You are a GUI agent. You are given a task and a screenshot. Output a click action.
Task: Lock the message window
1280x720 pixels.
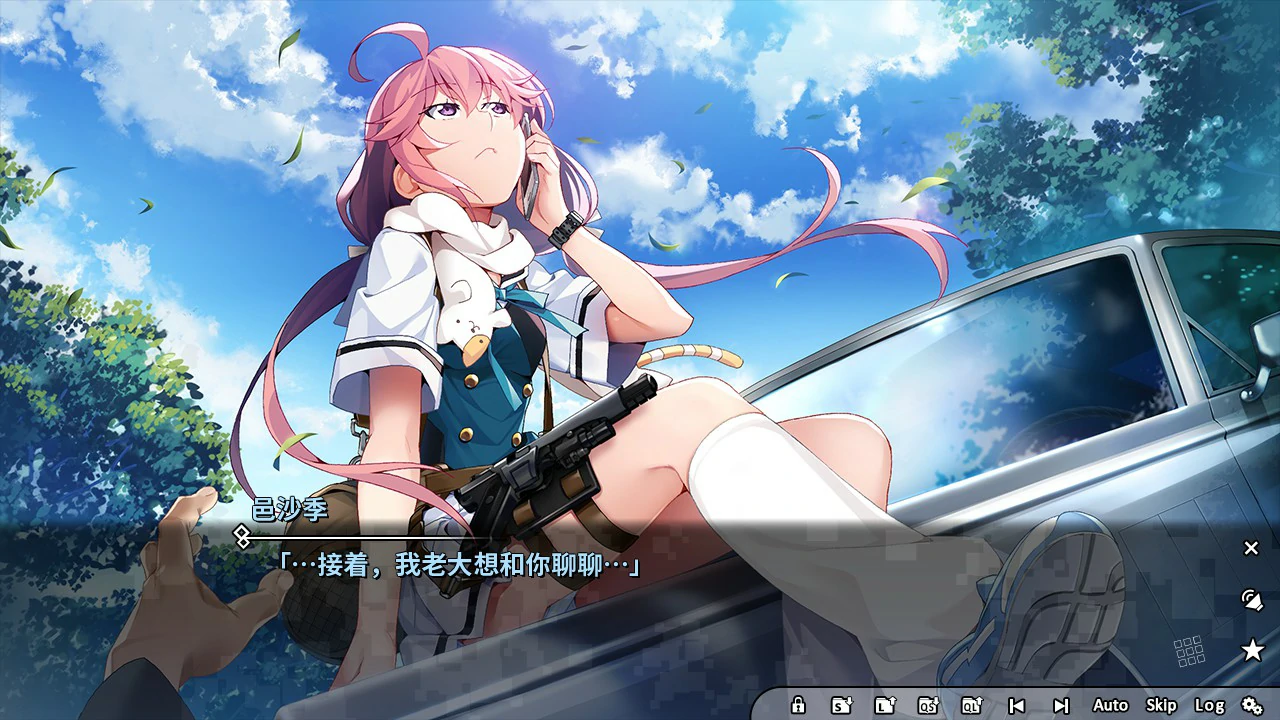tap(798, 705)
